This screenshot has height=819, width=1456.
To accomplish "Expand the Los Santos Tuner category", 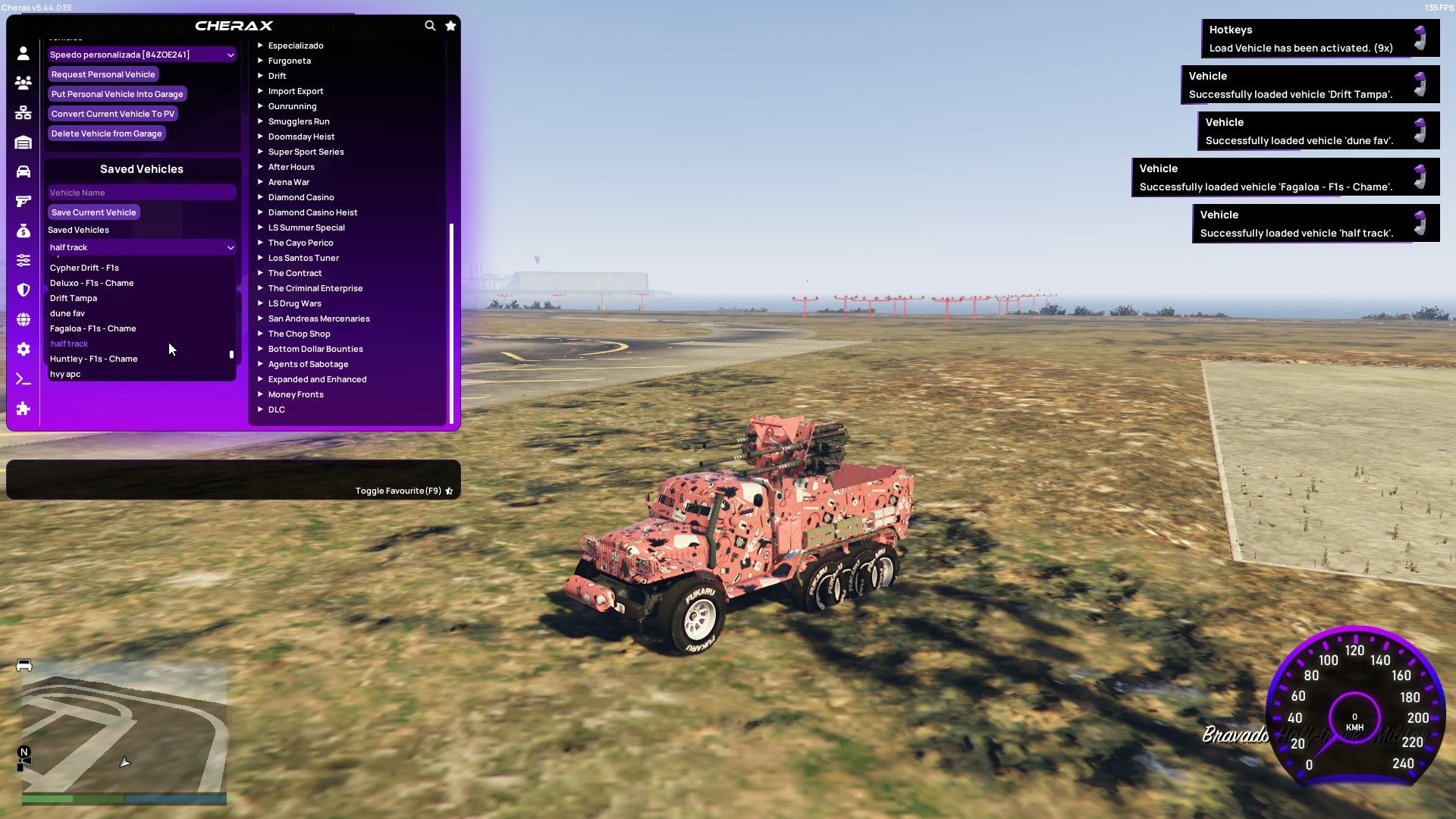I will pyautogui.click(x=303, y=258).
